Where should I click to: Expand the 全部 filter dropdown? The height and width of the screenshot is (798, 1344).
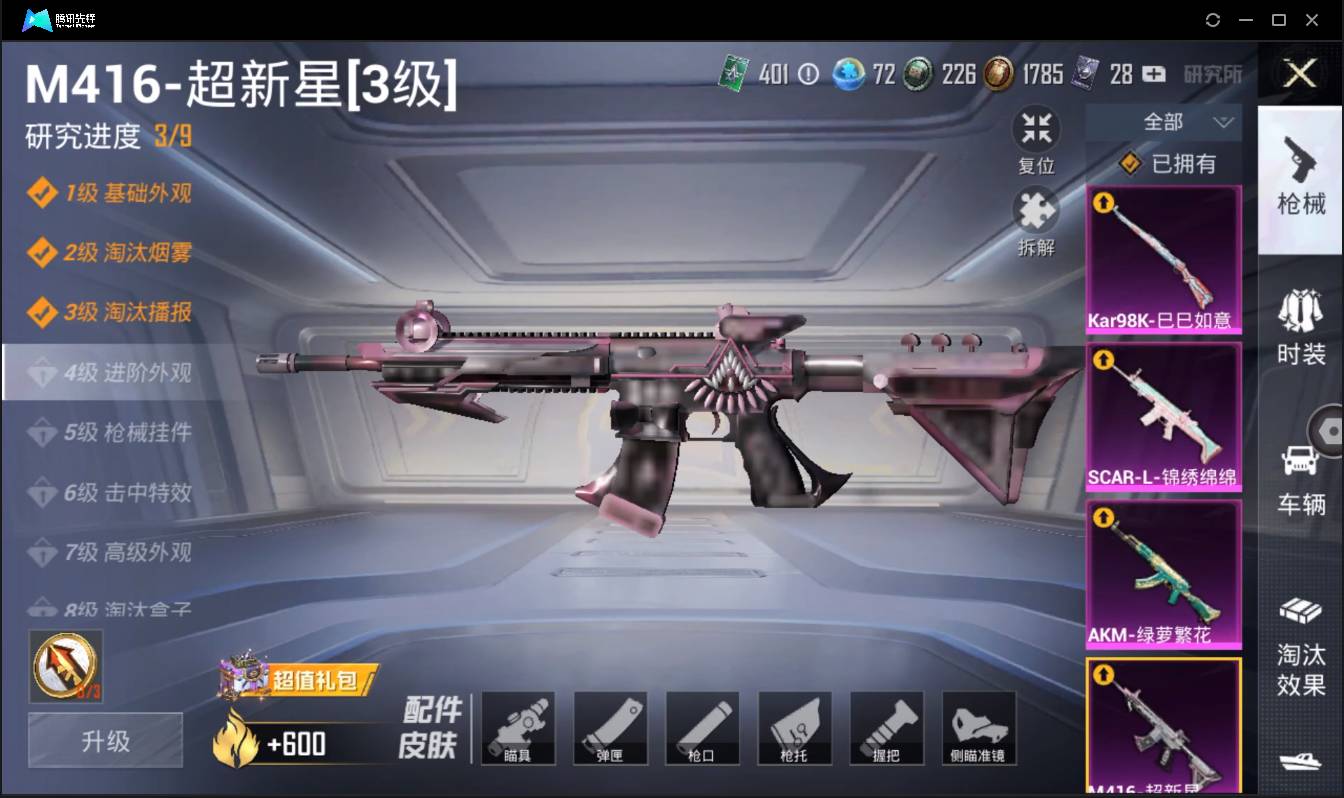(1184, 122)
